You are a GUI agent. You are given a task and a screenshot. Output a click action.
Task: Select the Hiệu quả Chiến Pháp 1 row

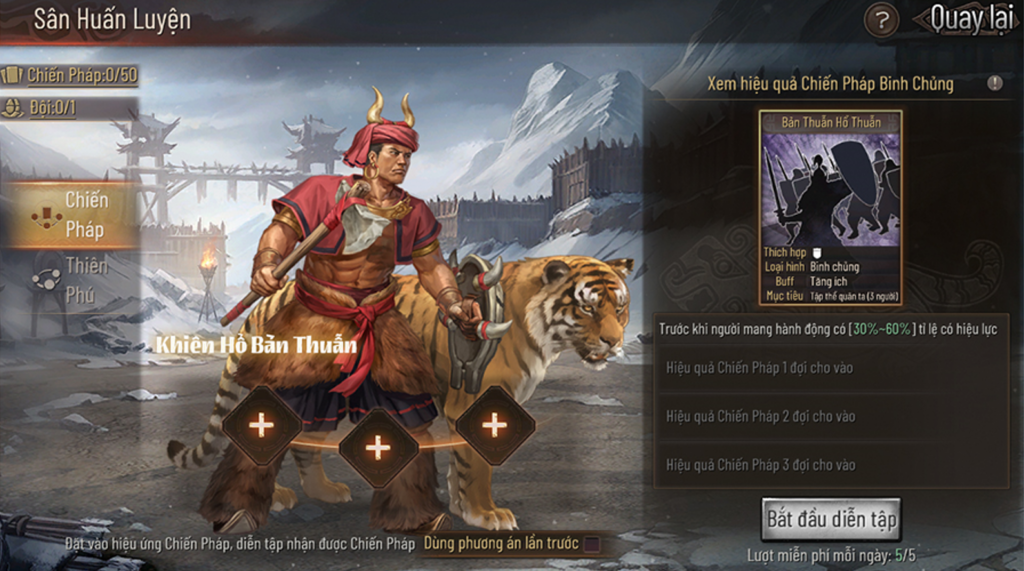coord(830,368)
